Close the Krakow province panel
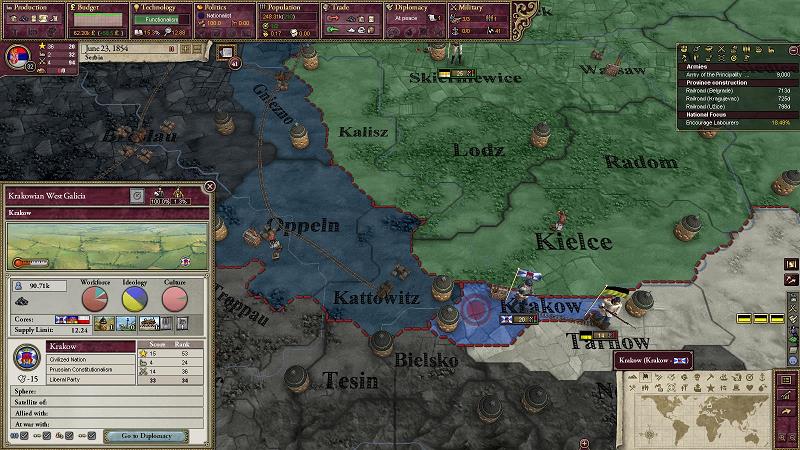This screenshot has width=800, height=450. [x=210, y=186]
